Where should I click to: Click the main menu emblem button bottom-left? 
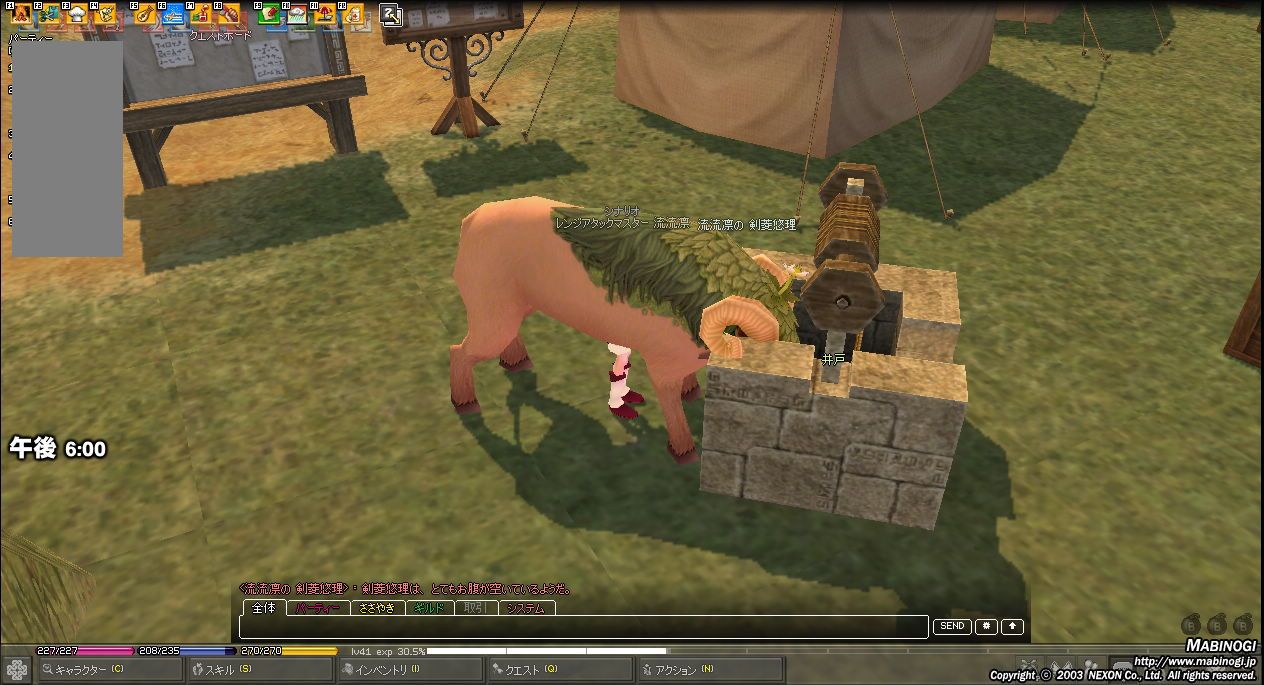17,669
